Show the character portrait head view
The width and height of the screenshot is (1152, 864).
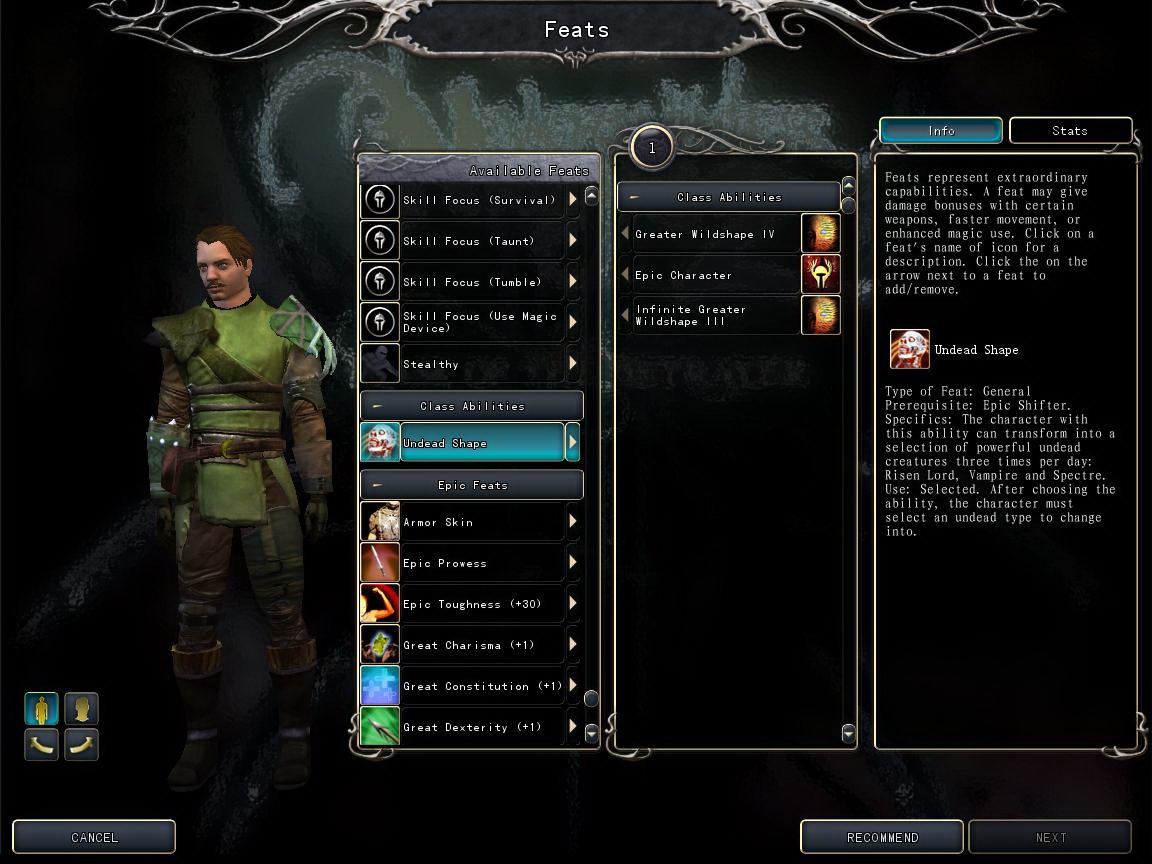click(82, 709)
